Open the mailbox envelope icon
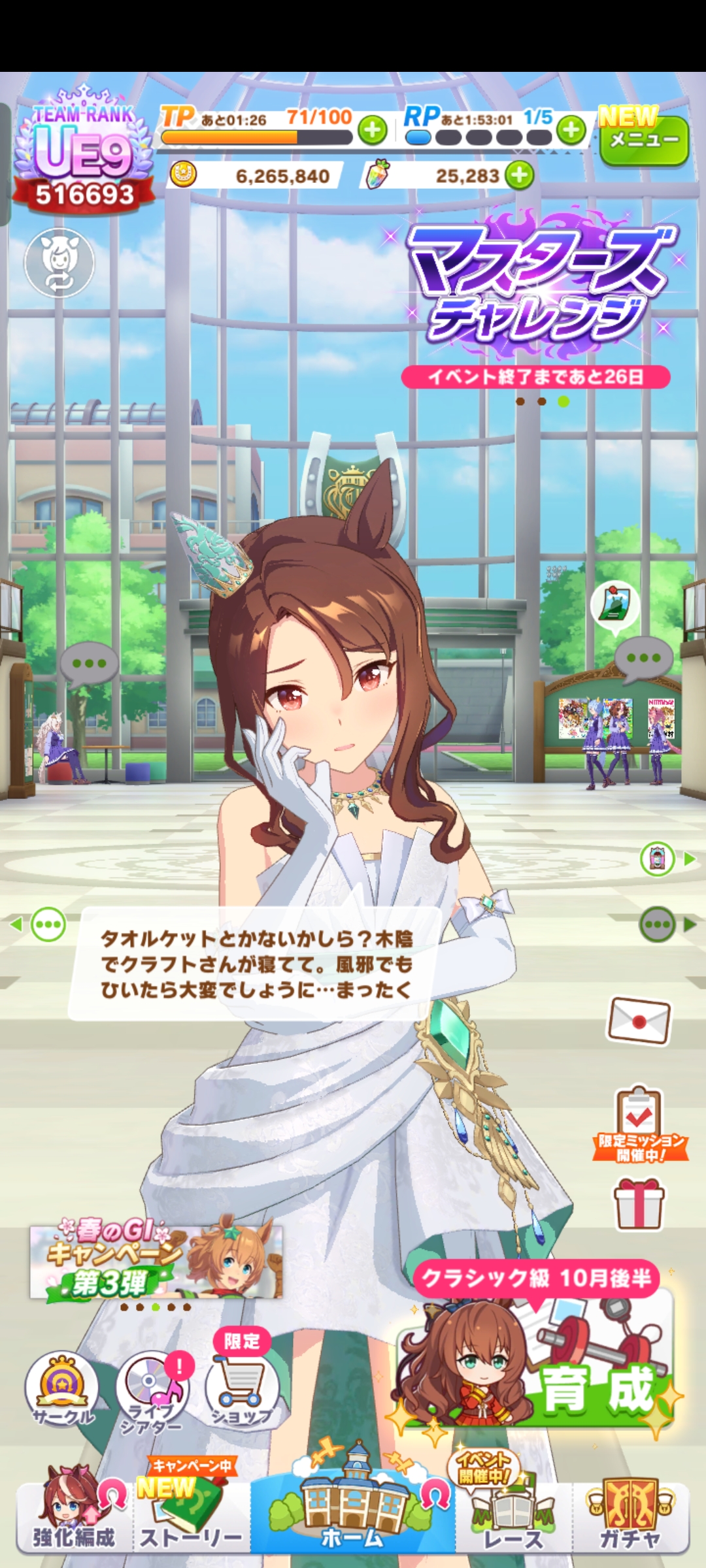 click(x=639, y=1021)
